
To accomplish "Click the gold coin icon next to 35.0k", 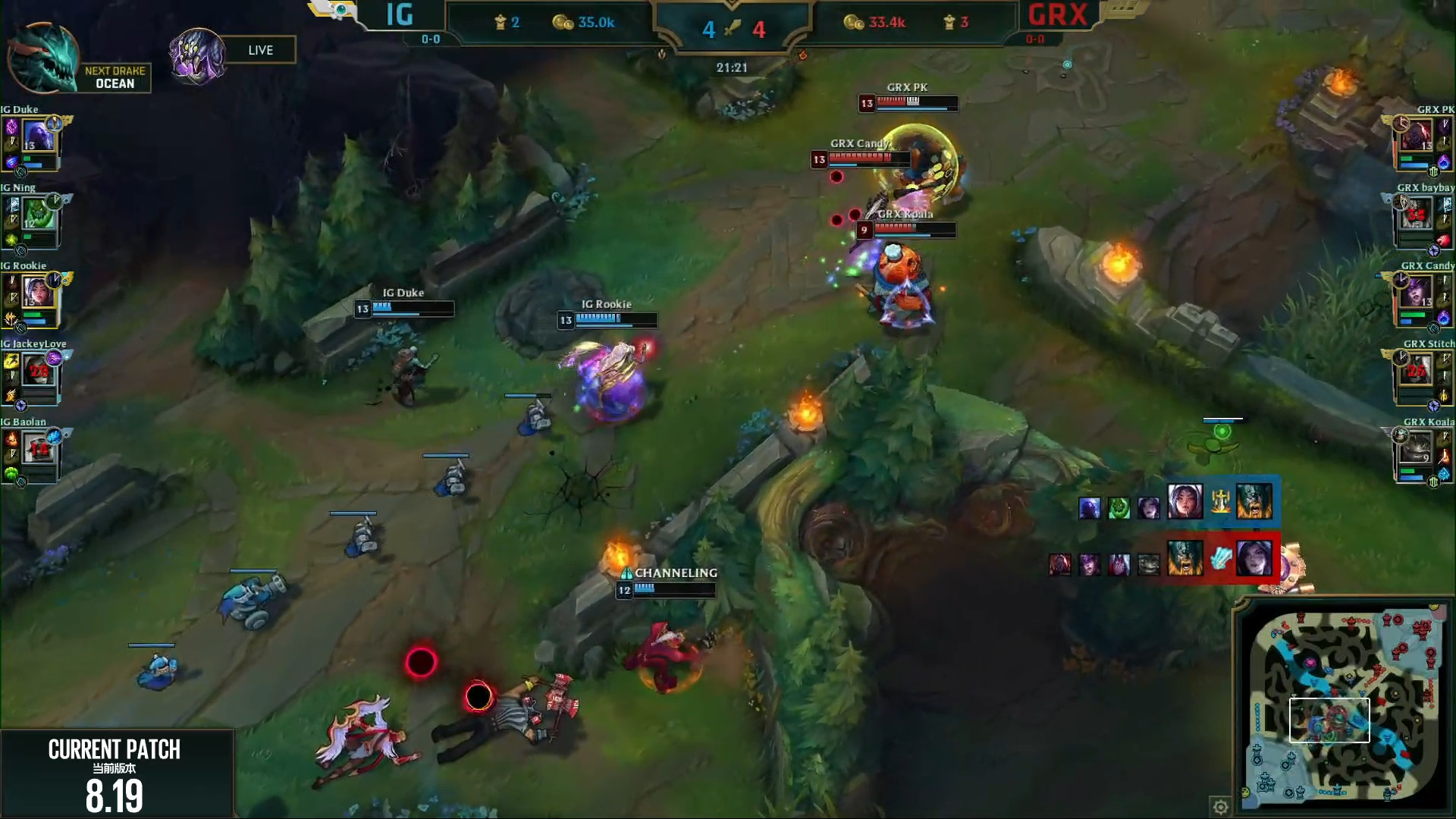I will pos(563,22).
